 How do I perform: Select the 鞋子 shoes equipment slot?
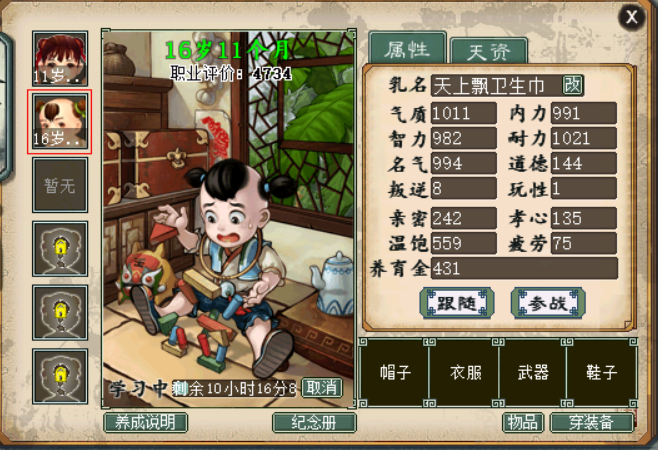pyautogui.click(x=602, y=372)
